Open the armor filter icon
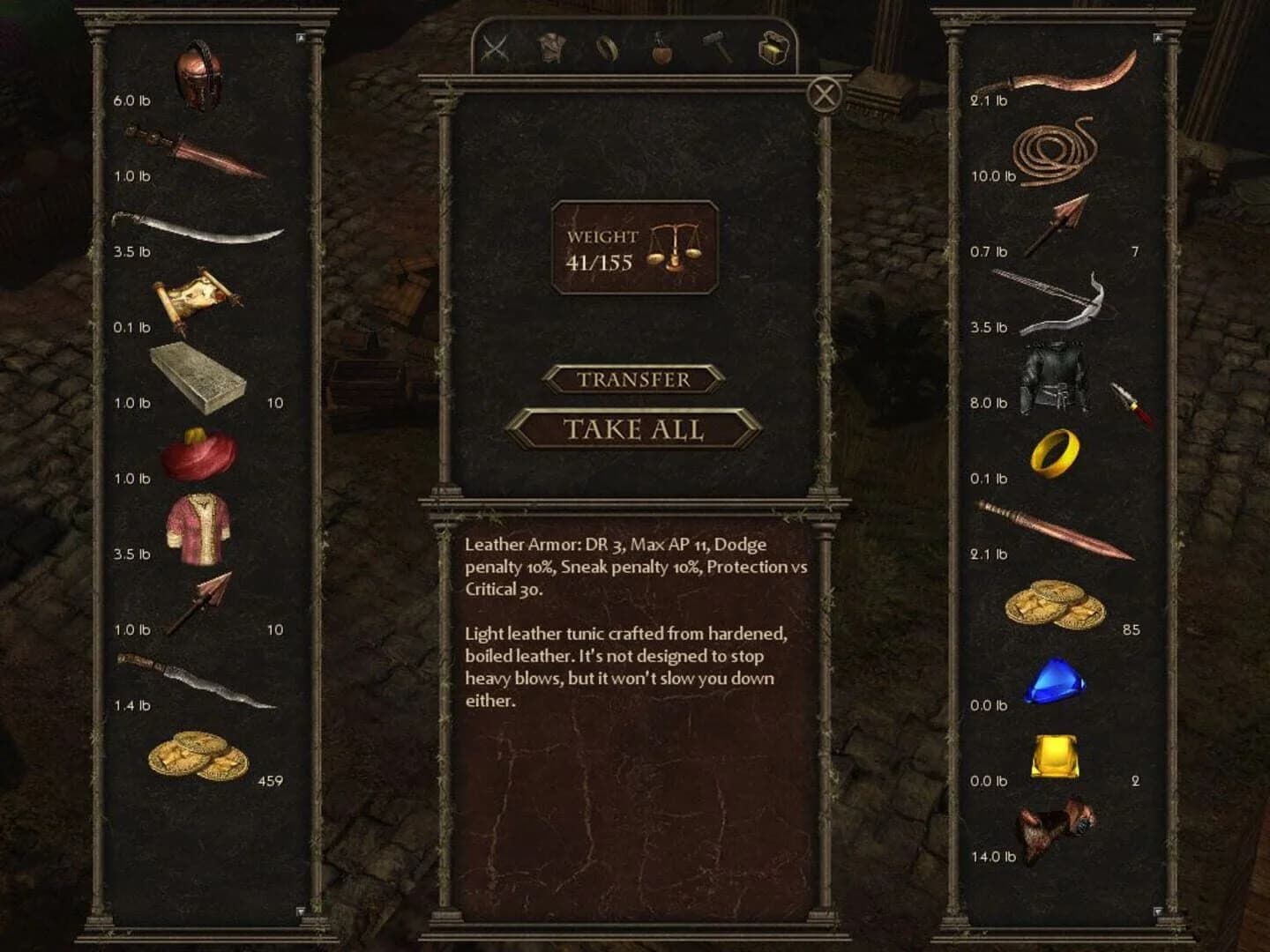This screenshot has height=952, width=1270. [x=549, y=48]
